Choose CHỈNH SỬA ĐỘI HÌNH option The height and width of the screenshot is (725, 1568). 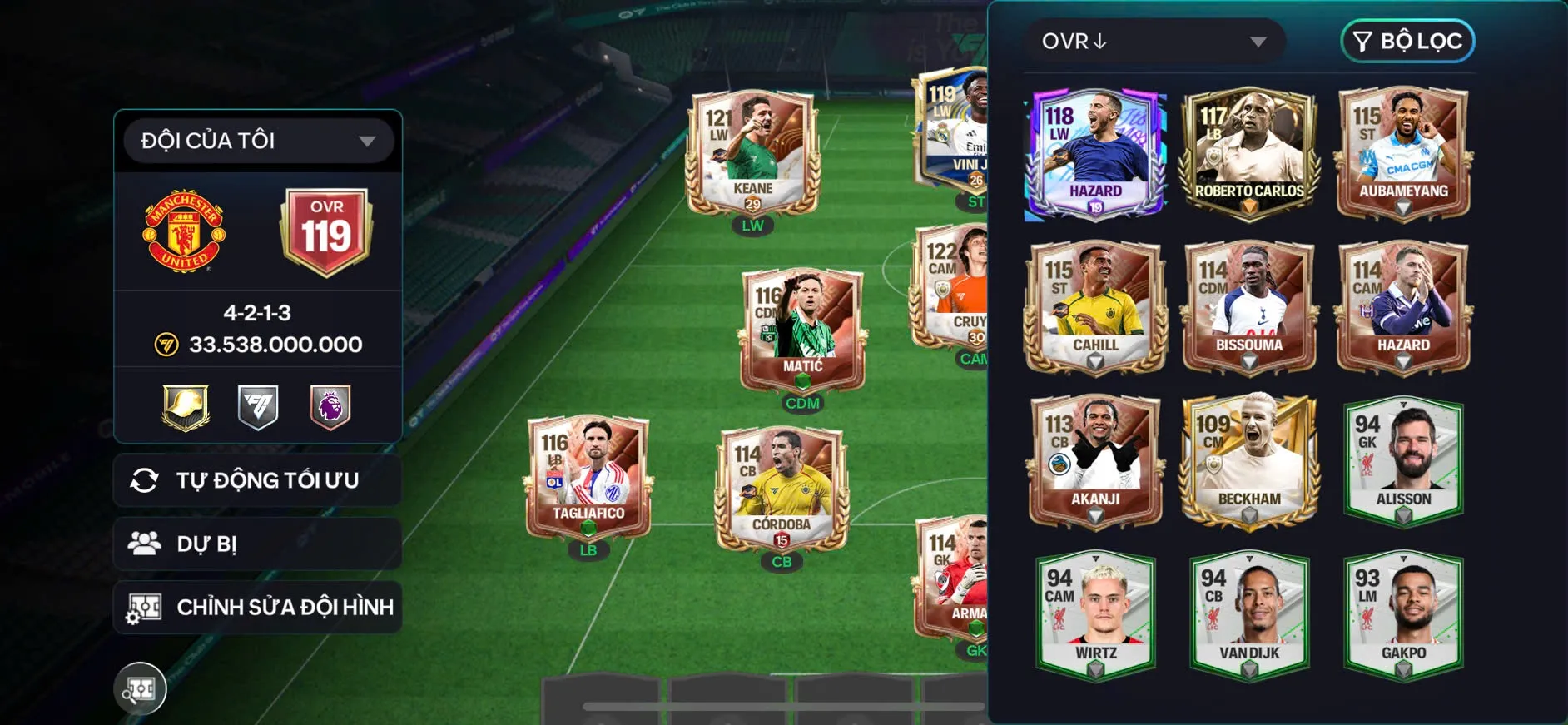[258, 607]
